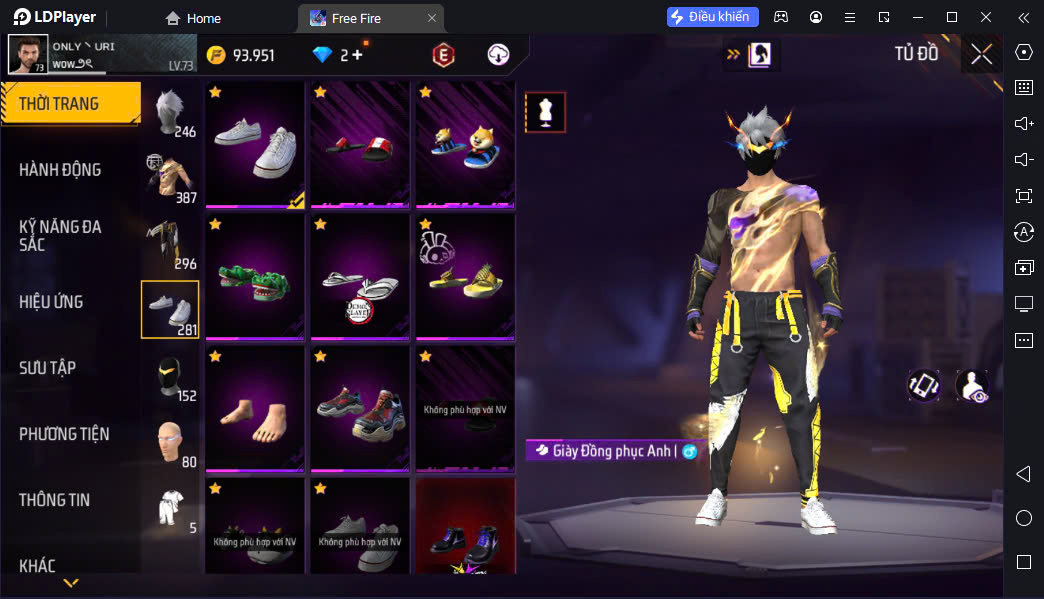The width and height of the screenshot is (1044, 599).
Task: Choose the Shiba dog slippers
Action: pyautogui.click(x=465, y=145)
